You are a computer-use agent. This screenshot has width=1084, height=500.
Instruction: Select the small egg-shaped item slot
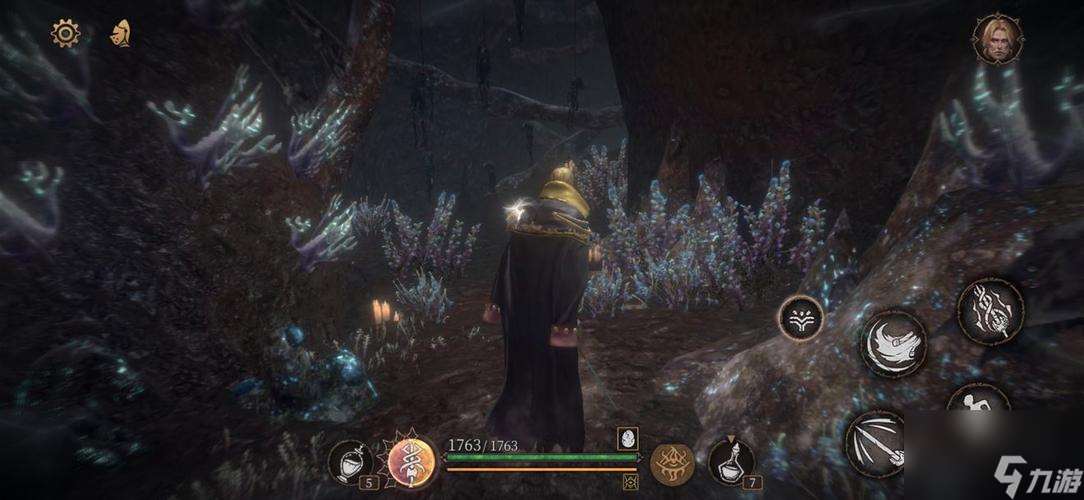[x=629, y=437]
